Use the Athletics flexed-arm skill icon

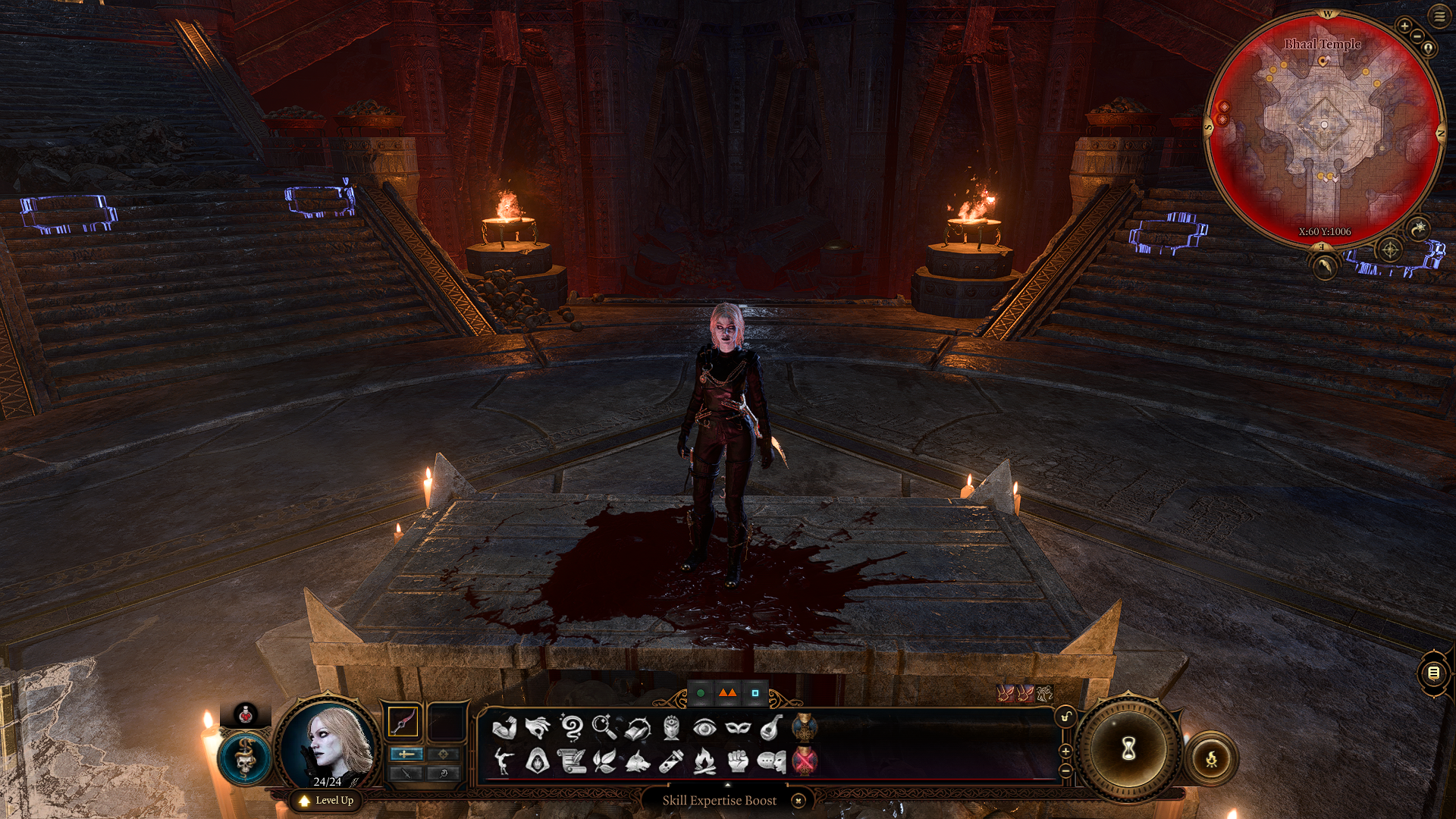point(504,728)
